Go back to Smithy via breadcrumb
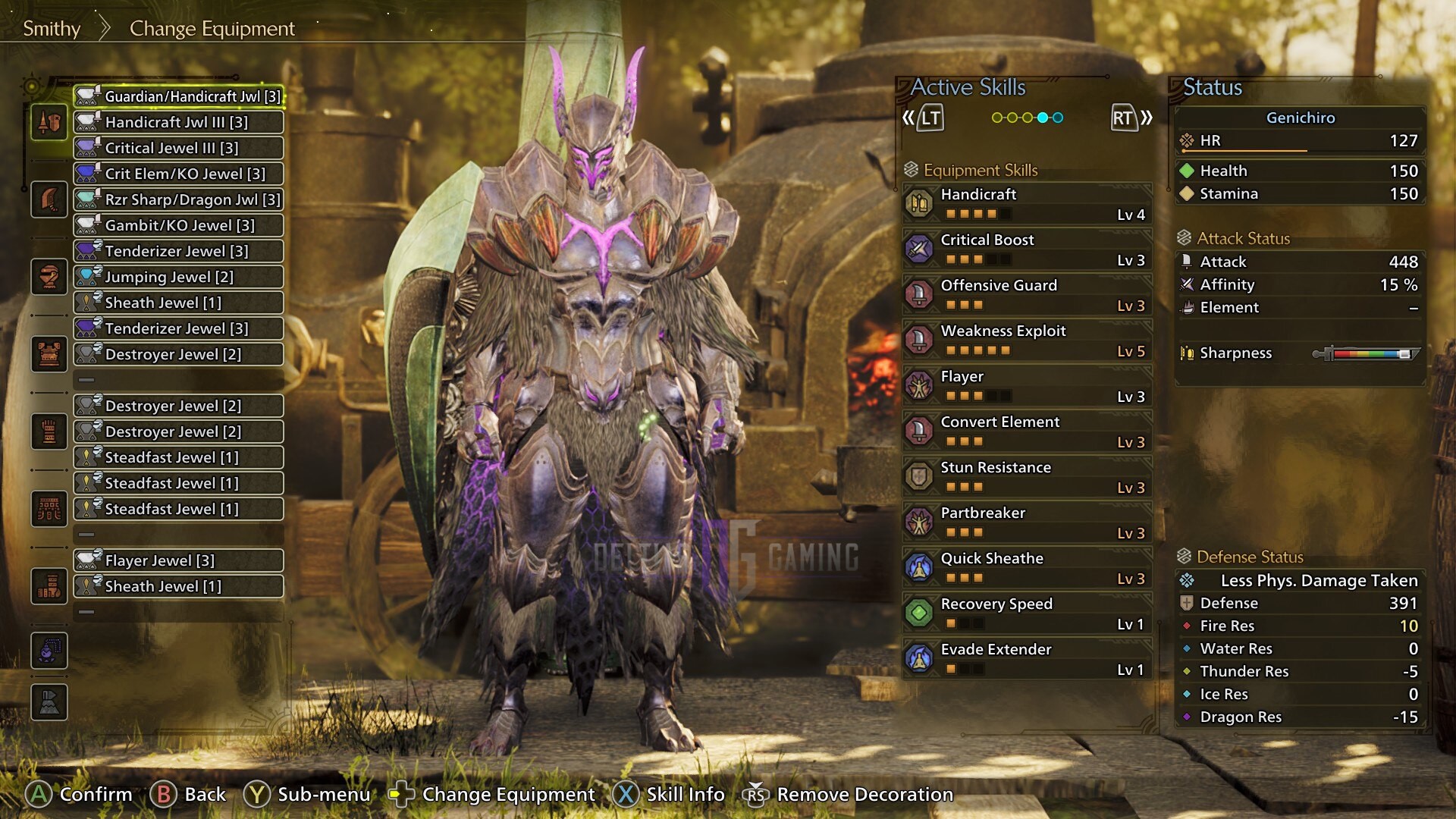Viewport: 1456px width, 819px height. 52,29
